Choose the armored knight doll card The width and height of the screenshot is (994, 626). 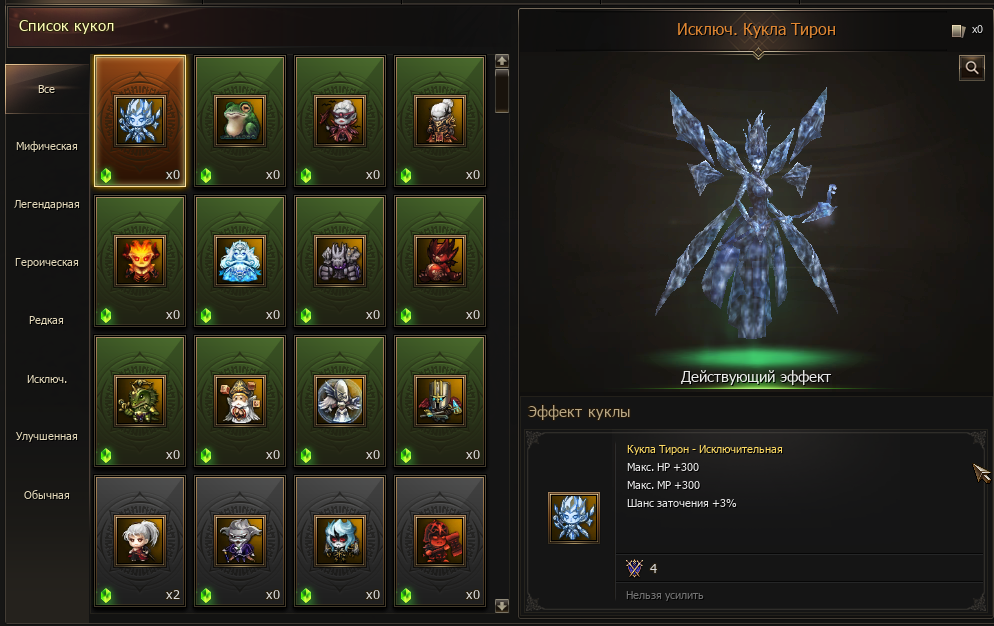[x=440, y=401]
